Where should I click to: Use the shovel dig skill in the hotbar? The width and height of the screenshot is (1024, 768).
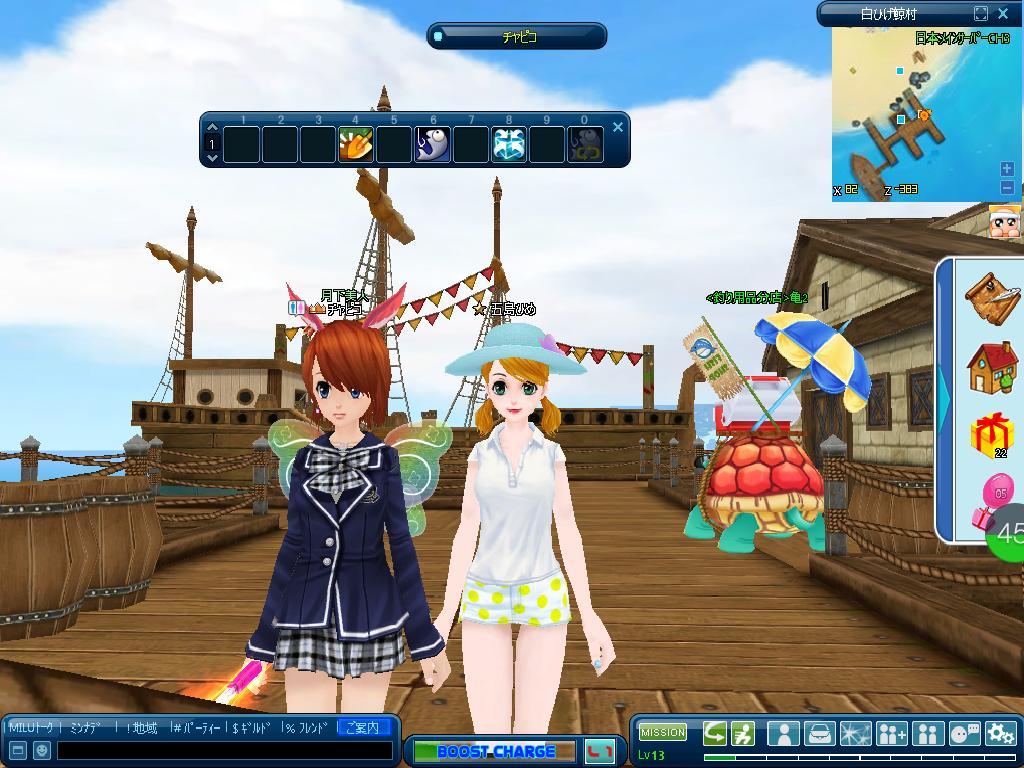(356, 145)
